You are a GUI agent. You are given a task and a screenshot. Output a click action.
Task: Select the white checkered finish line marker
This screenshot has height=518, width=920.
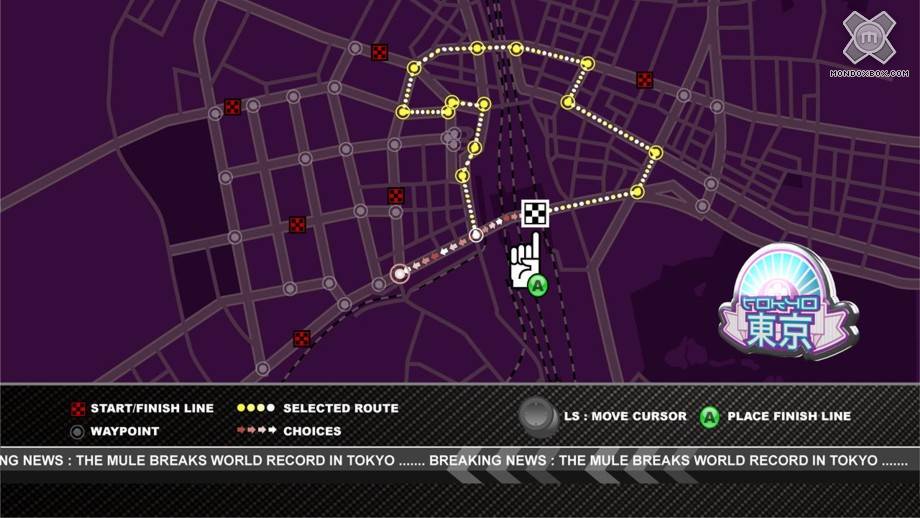point(535,214)
